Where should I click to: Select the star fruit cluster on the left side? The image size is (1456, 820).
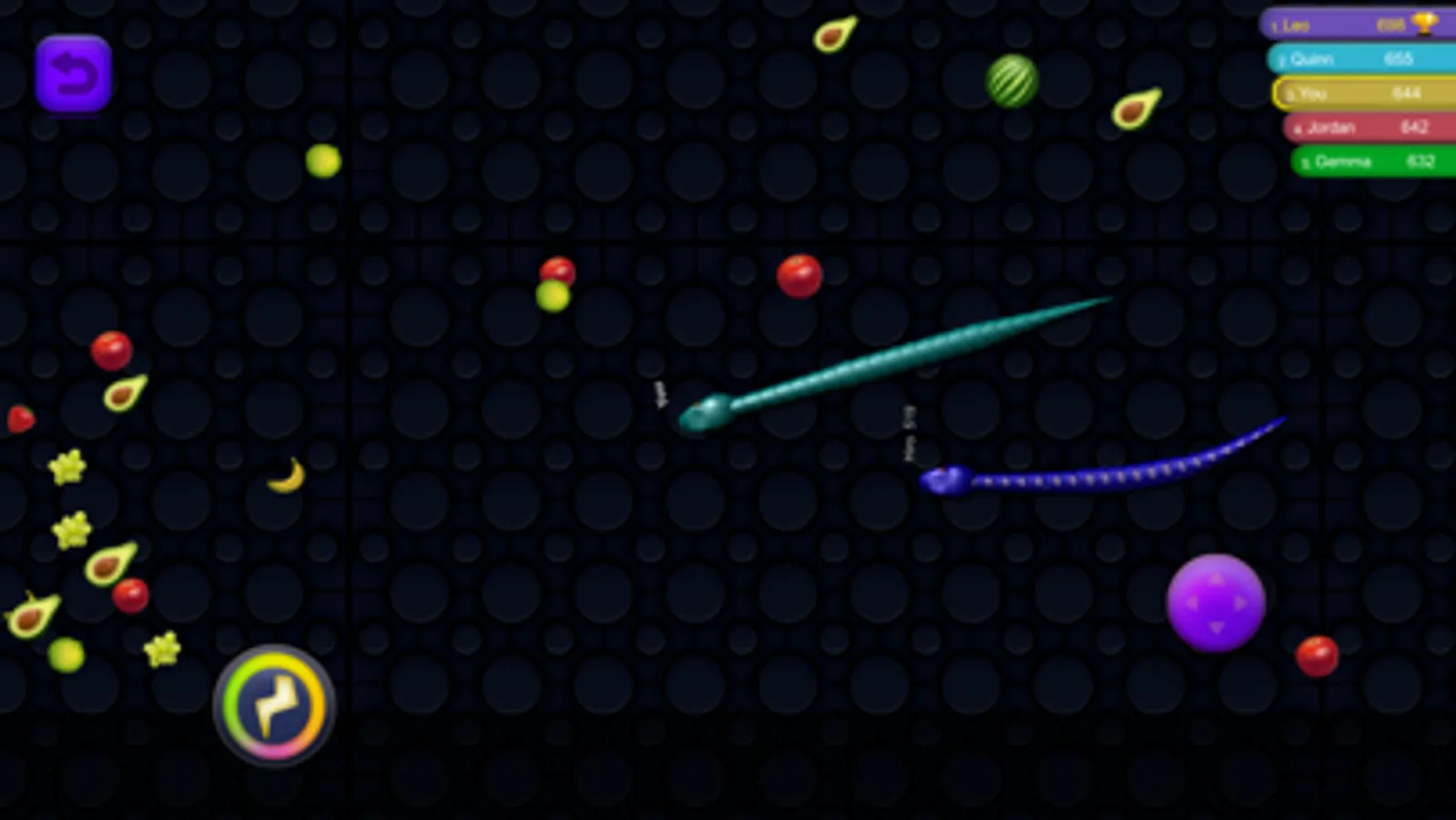(x=67, y=470)
